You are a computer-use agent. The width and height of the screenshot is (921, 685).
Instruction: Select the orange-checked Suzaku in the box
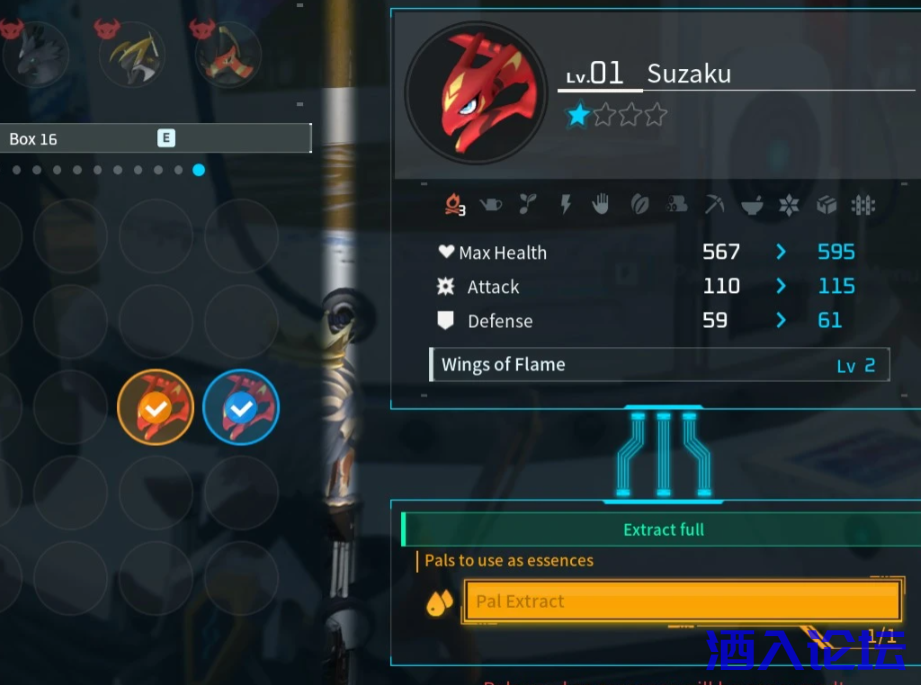click(x=155, y=407)
